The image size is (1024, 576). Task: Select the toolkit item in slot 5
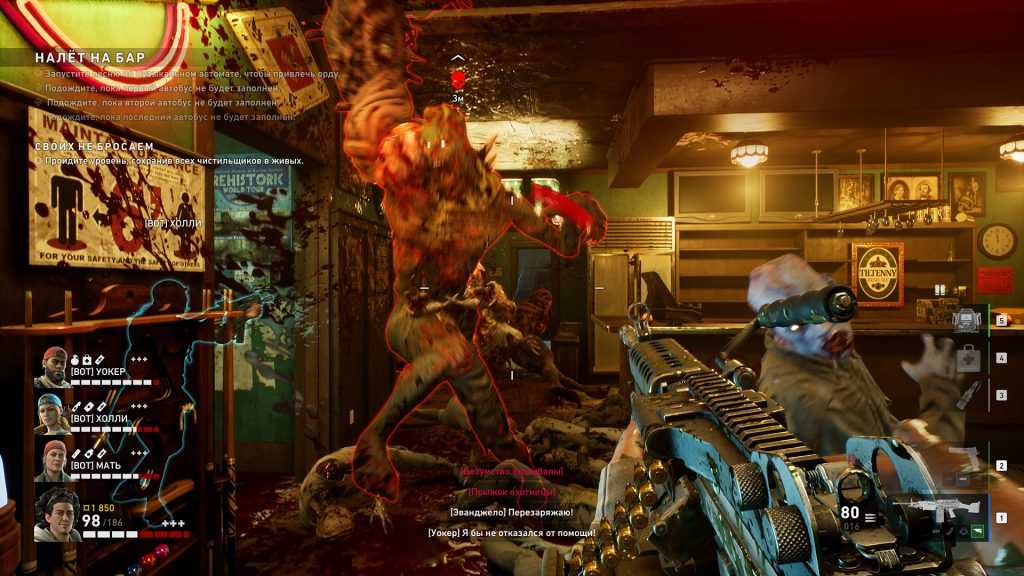coord(964,320)
